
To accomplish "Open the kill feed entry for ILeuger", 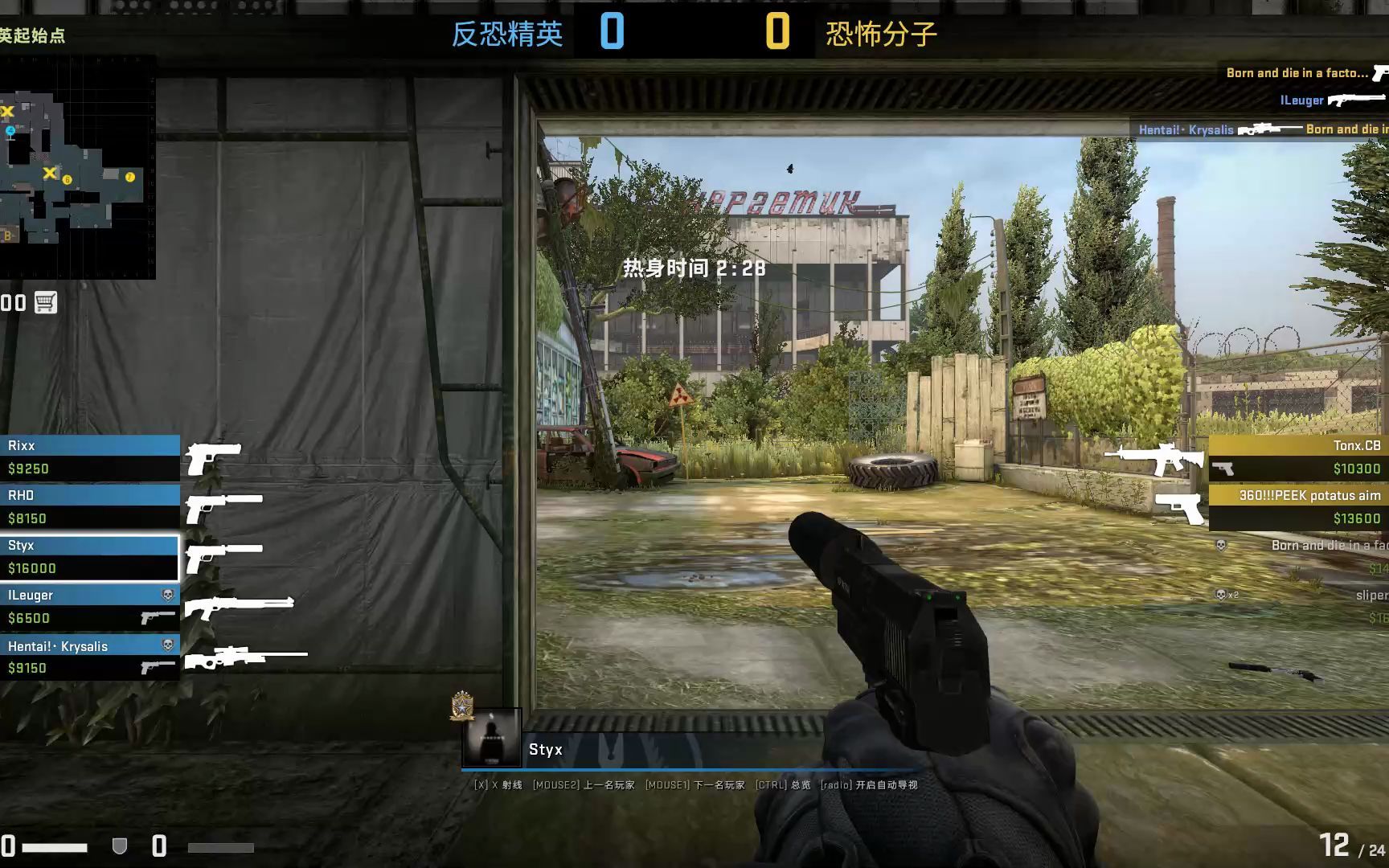I will pyautogui.click(x=1301, y=100).
